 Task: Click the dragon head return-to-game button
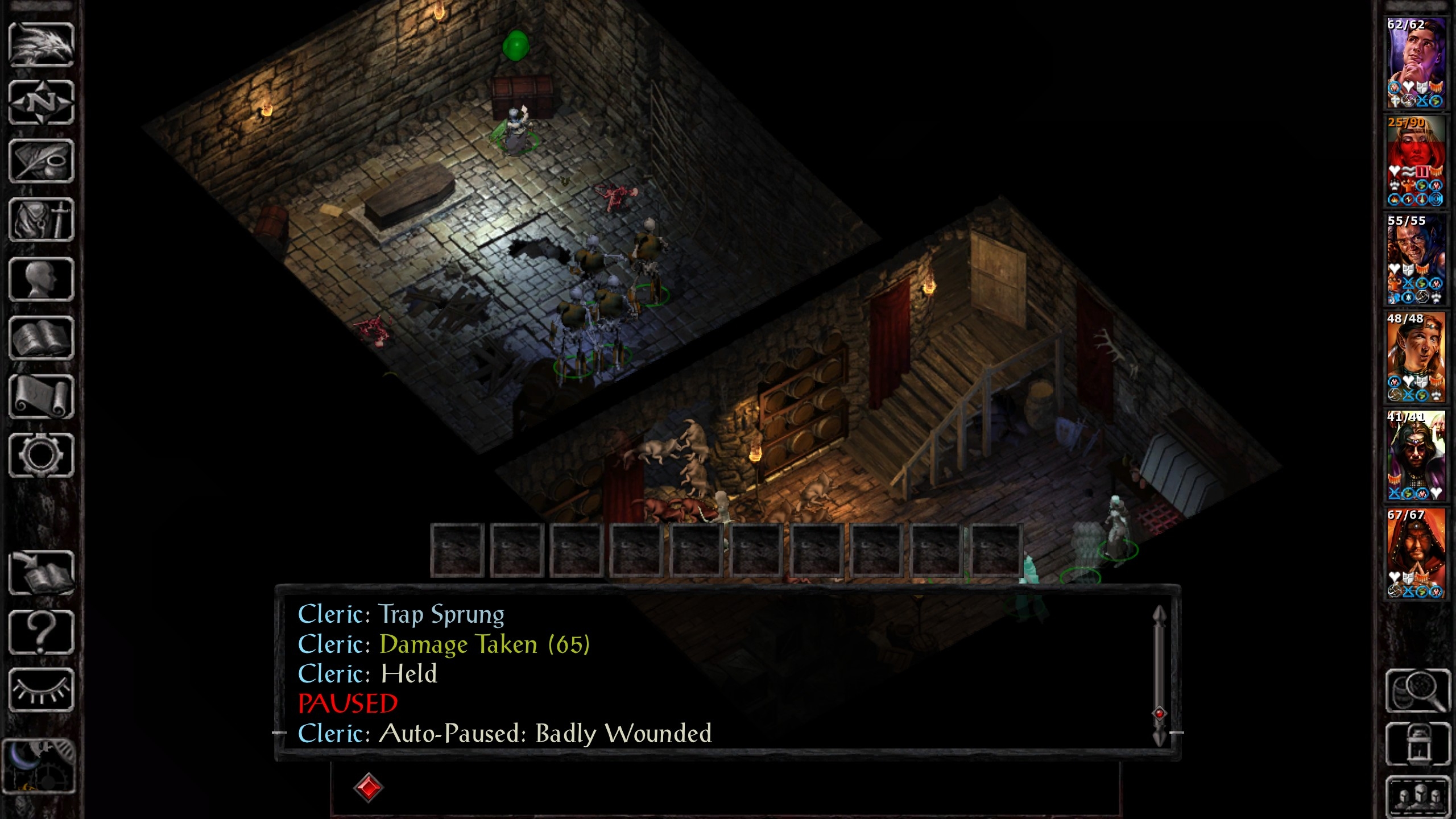pos(41,44)
